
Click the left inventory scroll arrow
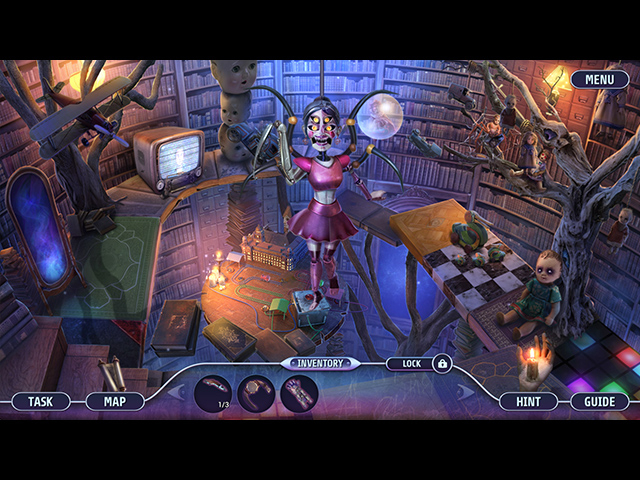coord(175,392)
